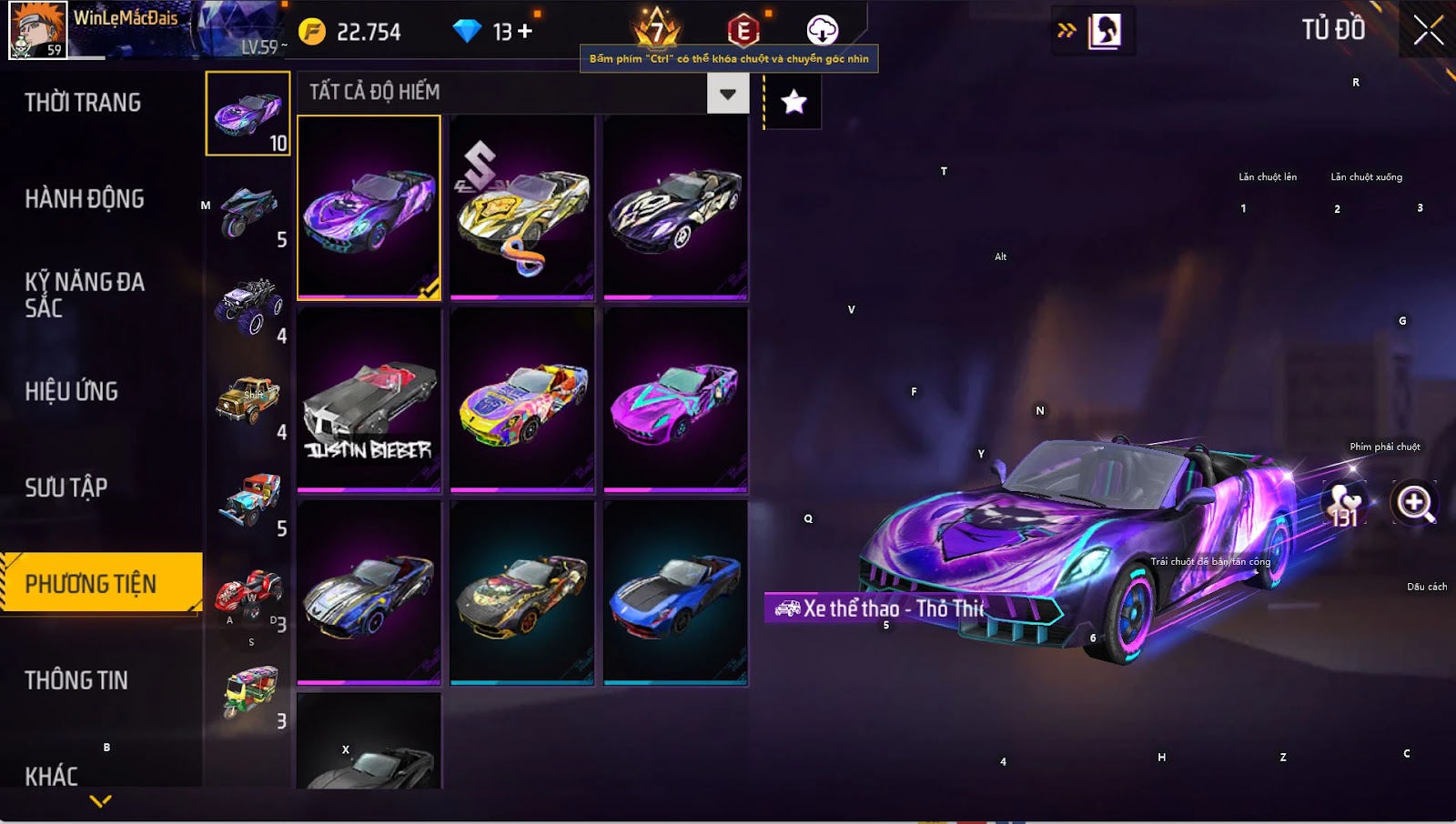This screenshot has height=824, width=1456.
Task: Open the Thời Trang category
Action: point(83,103)
